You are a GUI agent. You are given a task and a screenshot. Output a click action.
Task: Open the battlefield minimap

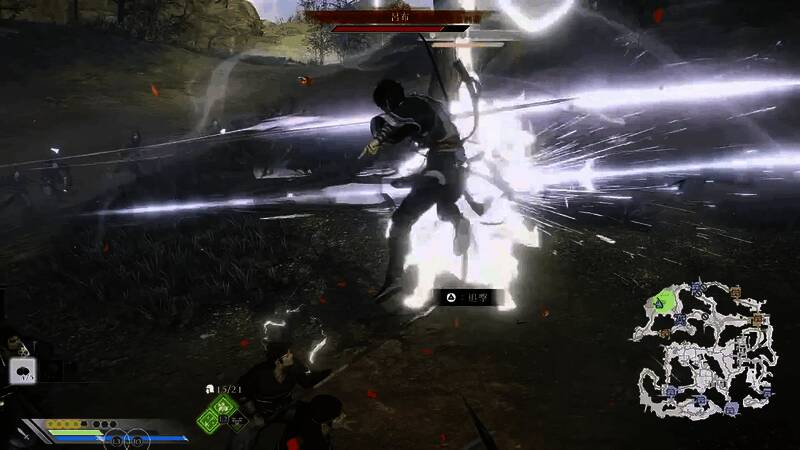point(703,349)
